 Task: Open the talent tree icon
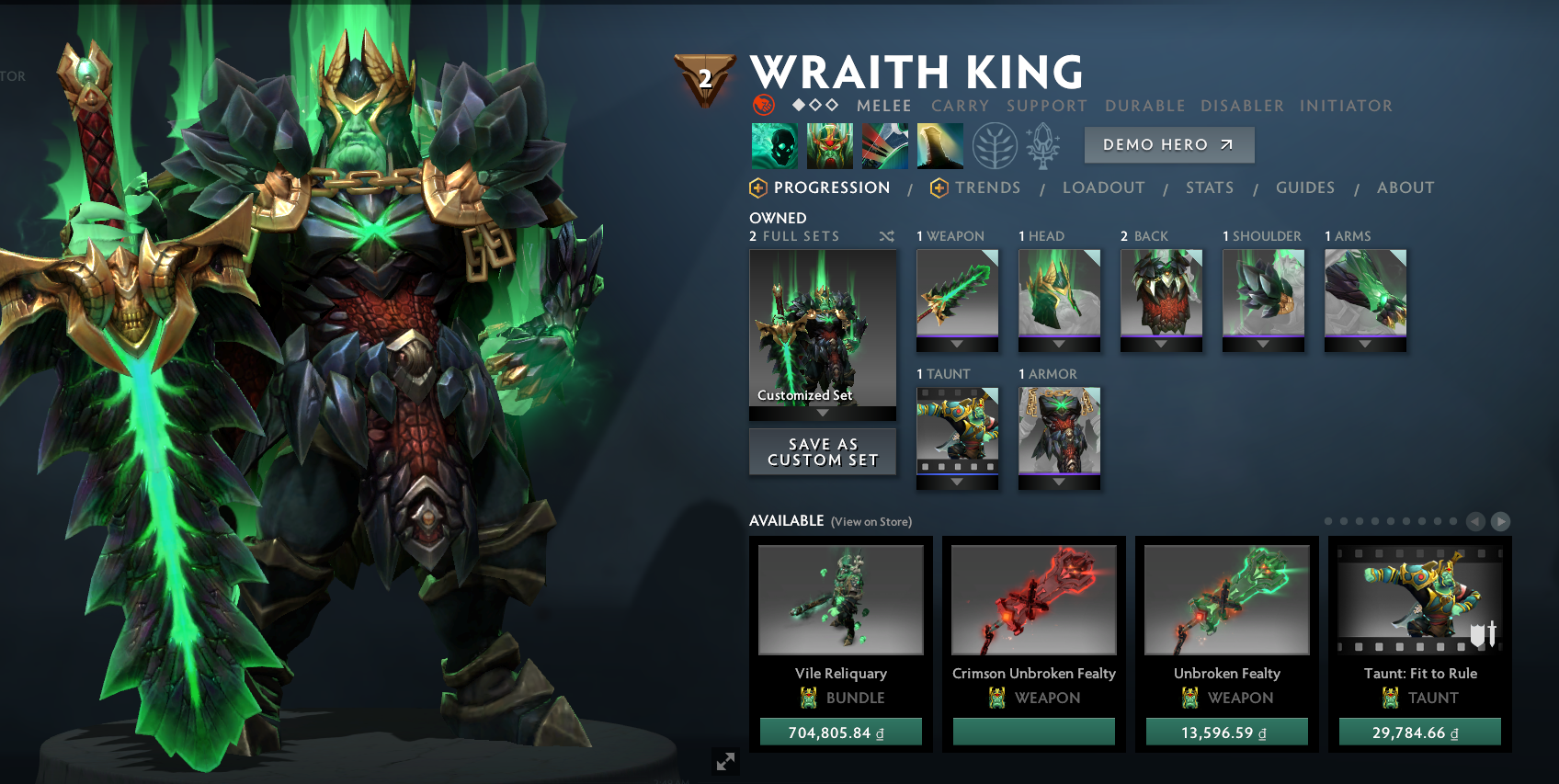(x=994, y=144)
